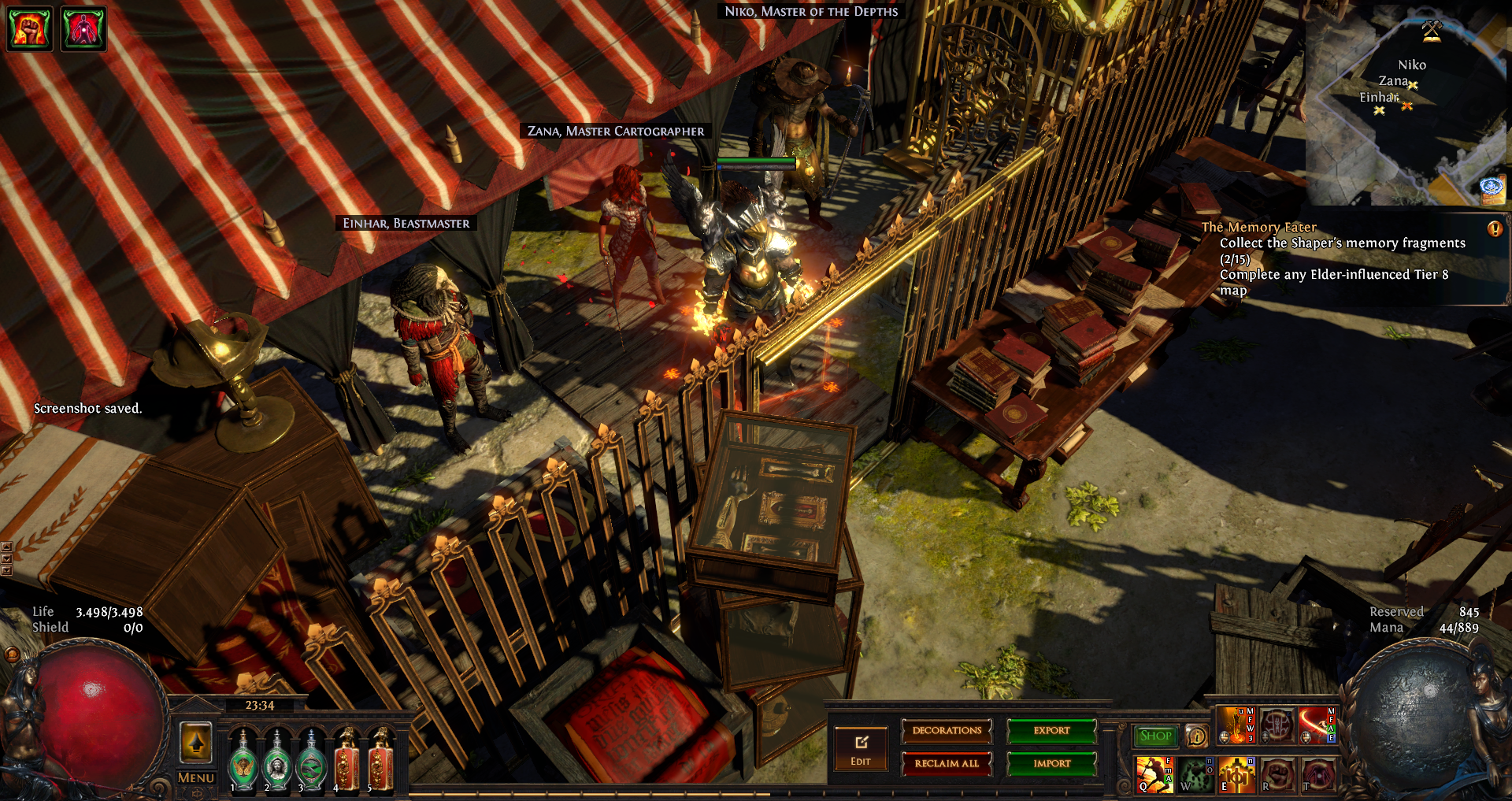The image size is (1512, 801).
Task: Export the hideout layout
Action: click(x=1051, y=731)
